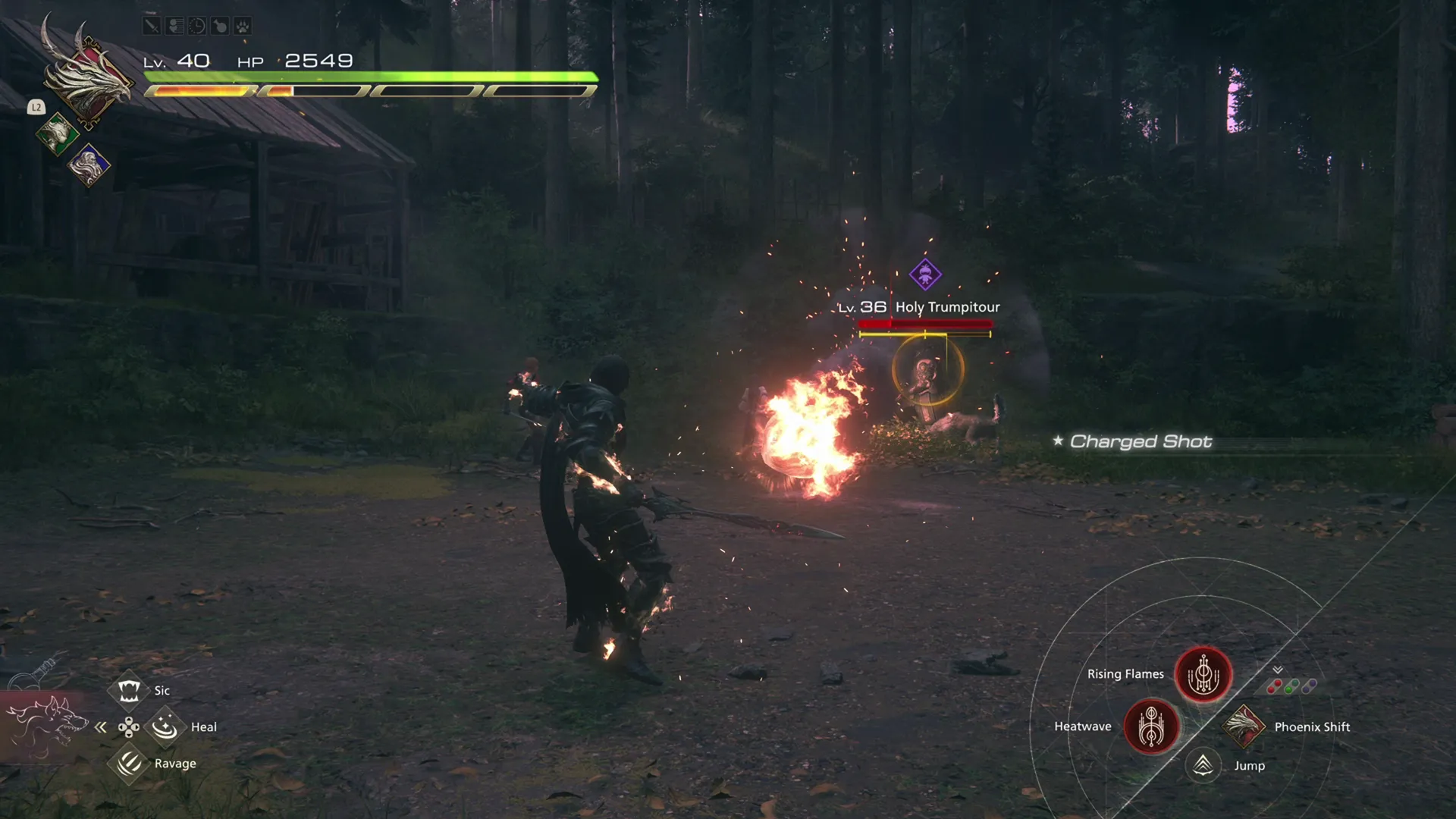
Task: Select the Heal sparkle command icon
Action: (x=165, y=726)
